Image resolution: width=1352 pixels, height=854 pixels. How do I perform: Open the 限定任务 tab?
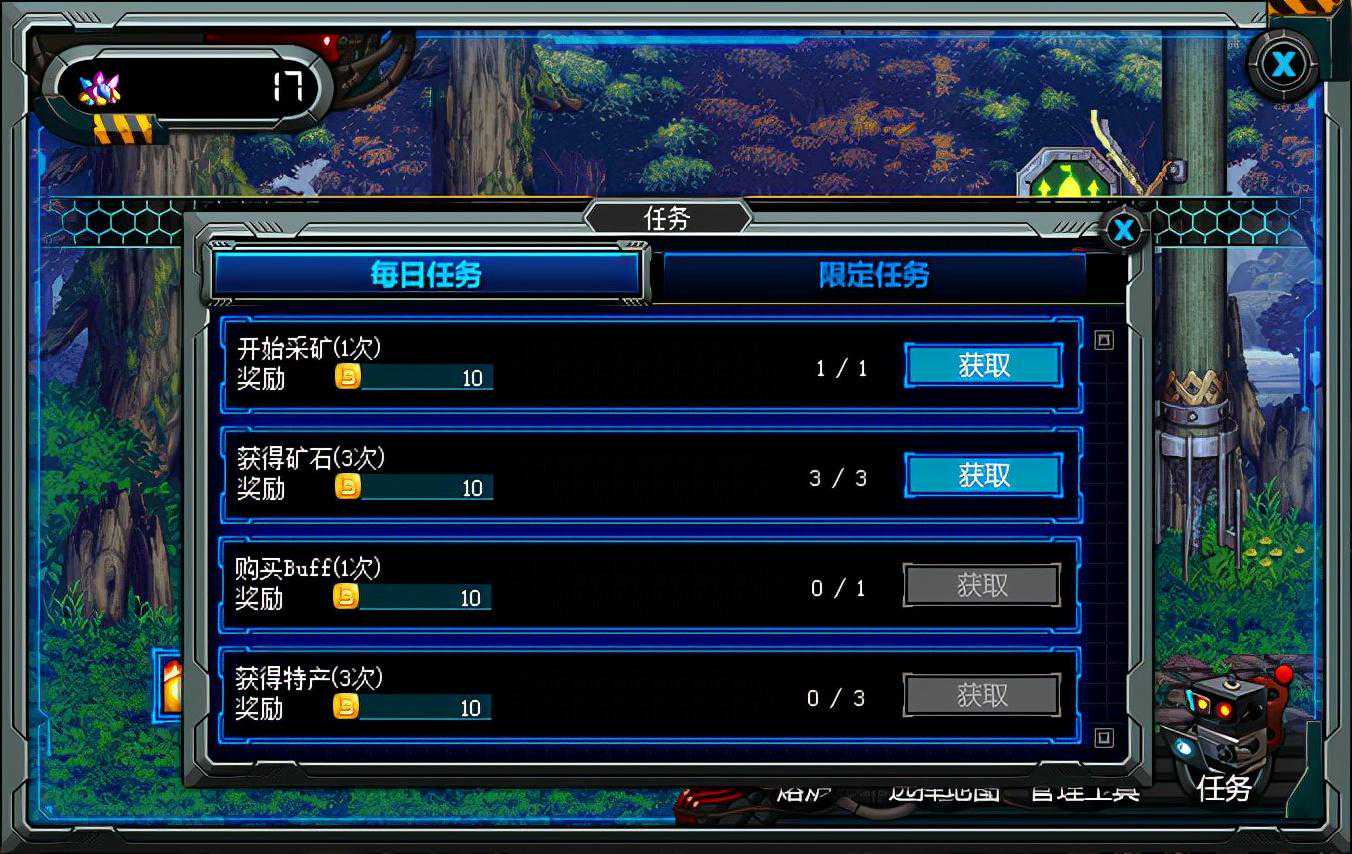click(x=874, y=275)
